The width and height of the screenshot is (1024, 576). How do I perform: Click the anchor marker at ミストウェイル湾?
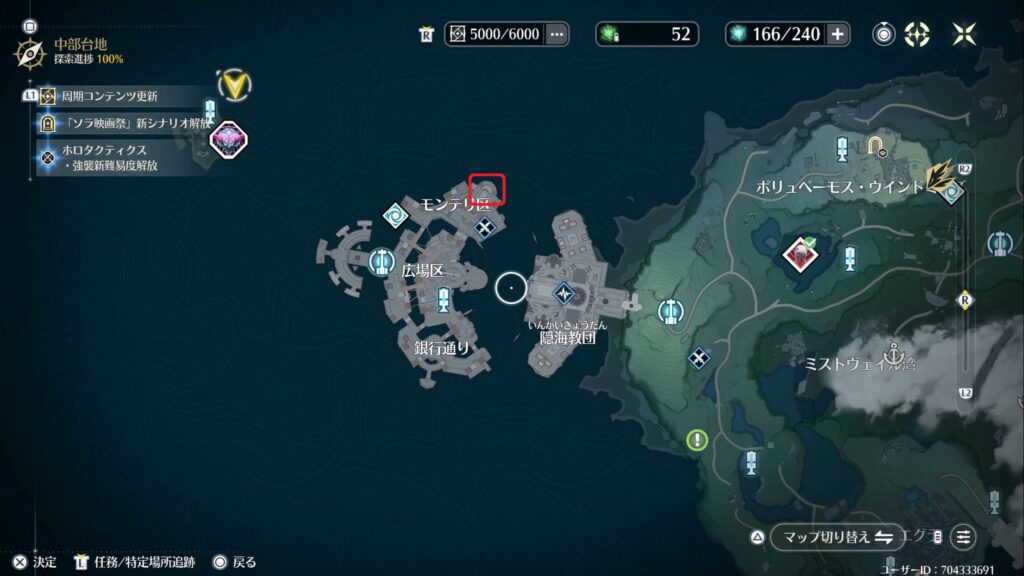click(895, 352)
